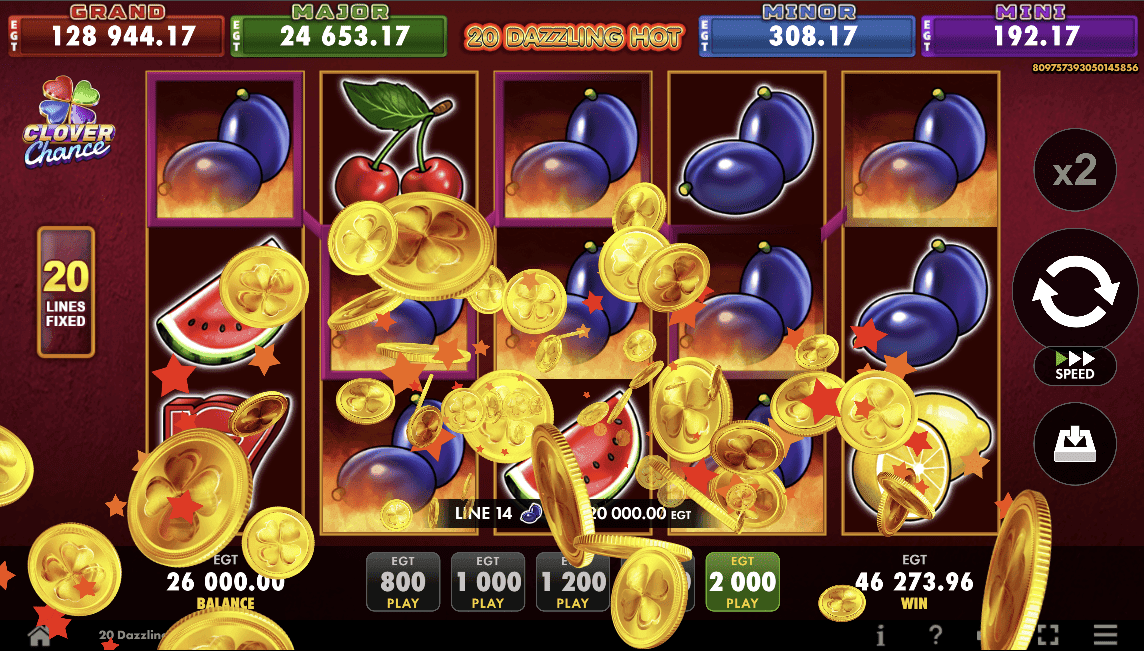The image size is (1144, 651).
Task: Collect winnings with the tray download button
Action: (1075, 443)
